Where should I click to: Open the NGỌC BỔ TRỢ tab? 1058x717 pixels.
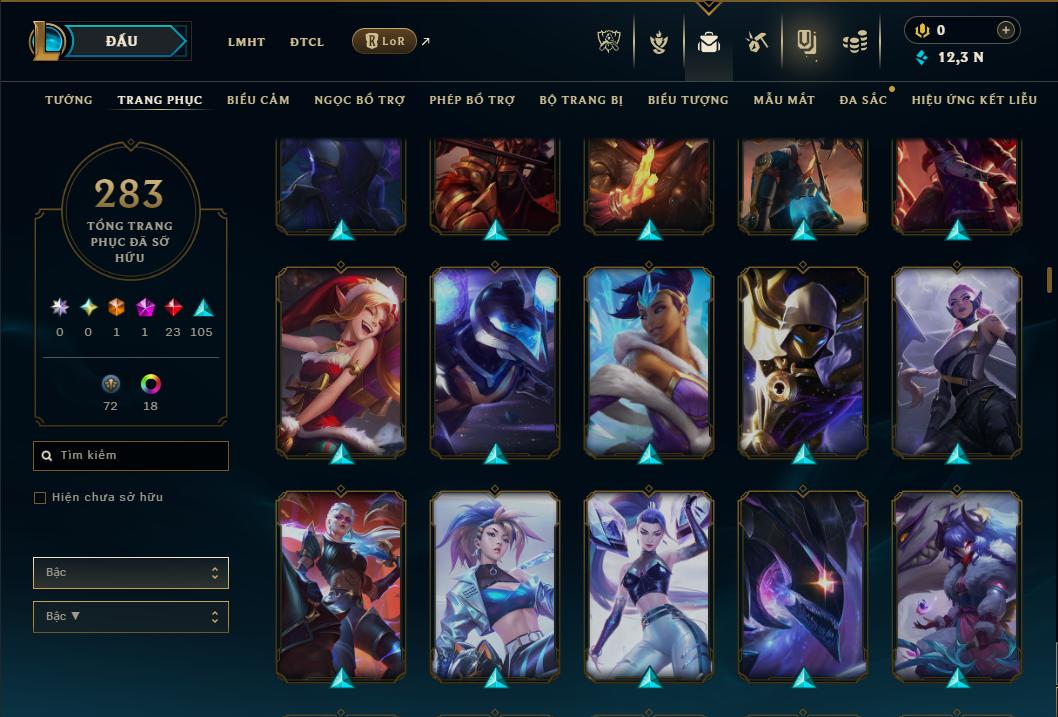tap(359, 100)
